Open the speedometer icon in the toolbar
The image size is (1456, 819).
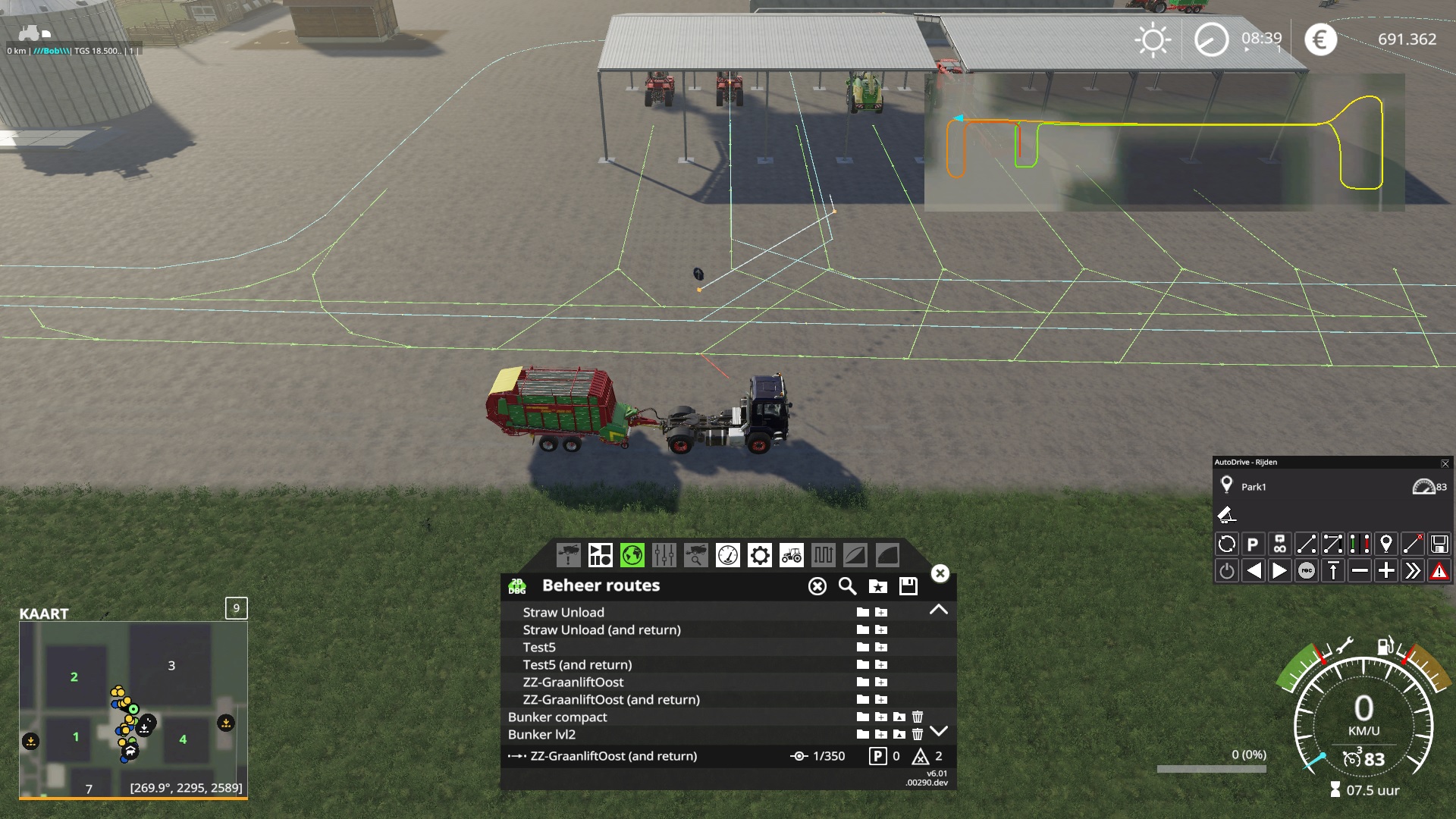pos(728,556)
